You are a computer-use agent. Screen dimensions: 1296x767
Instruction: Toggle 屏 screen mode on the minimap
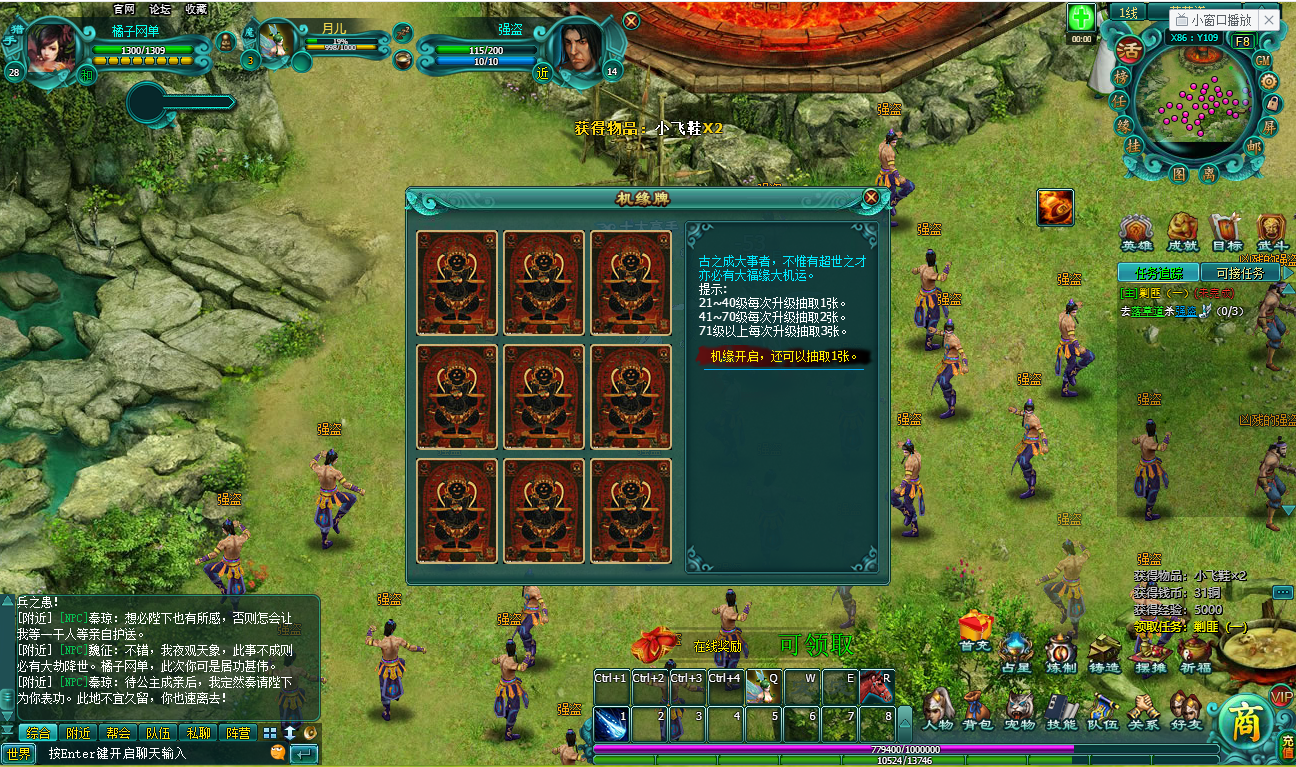(1270, 128)
